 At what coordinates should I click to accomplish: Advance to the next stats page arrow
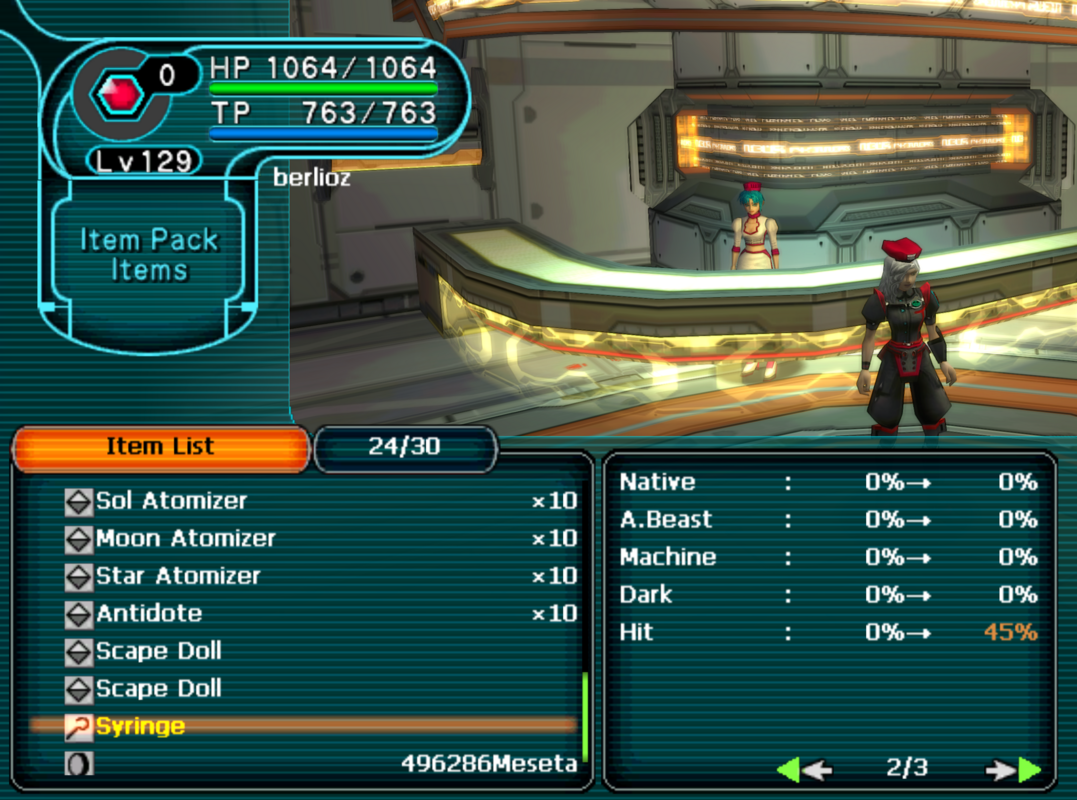pos(1014,769)
